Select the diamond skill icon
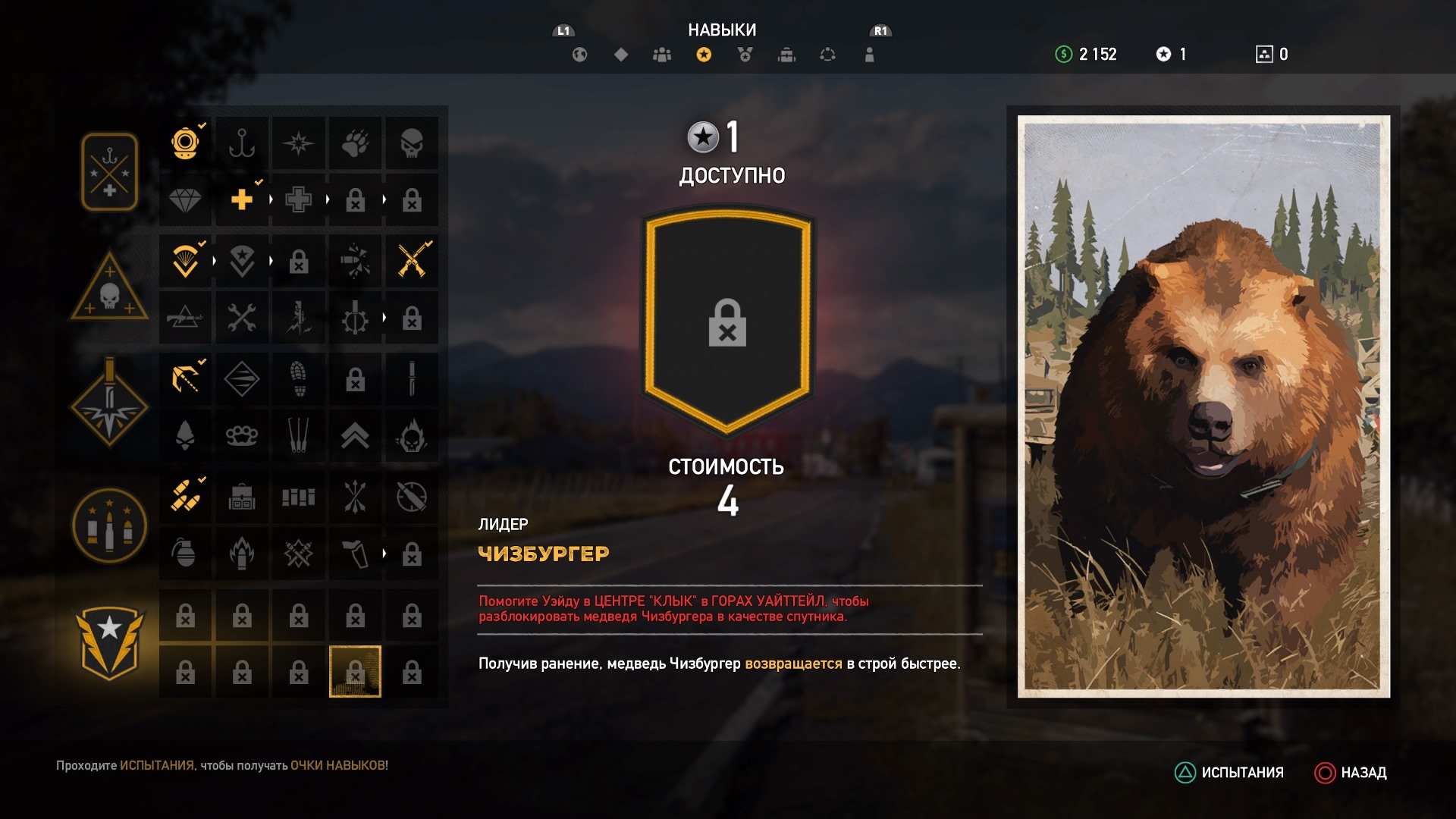This screenshot has width=1456, height=819. click(x=186, y=200)
